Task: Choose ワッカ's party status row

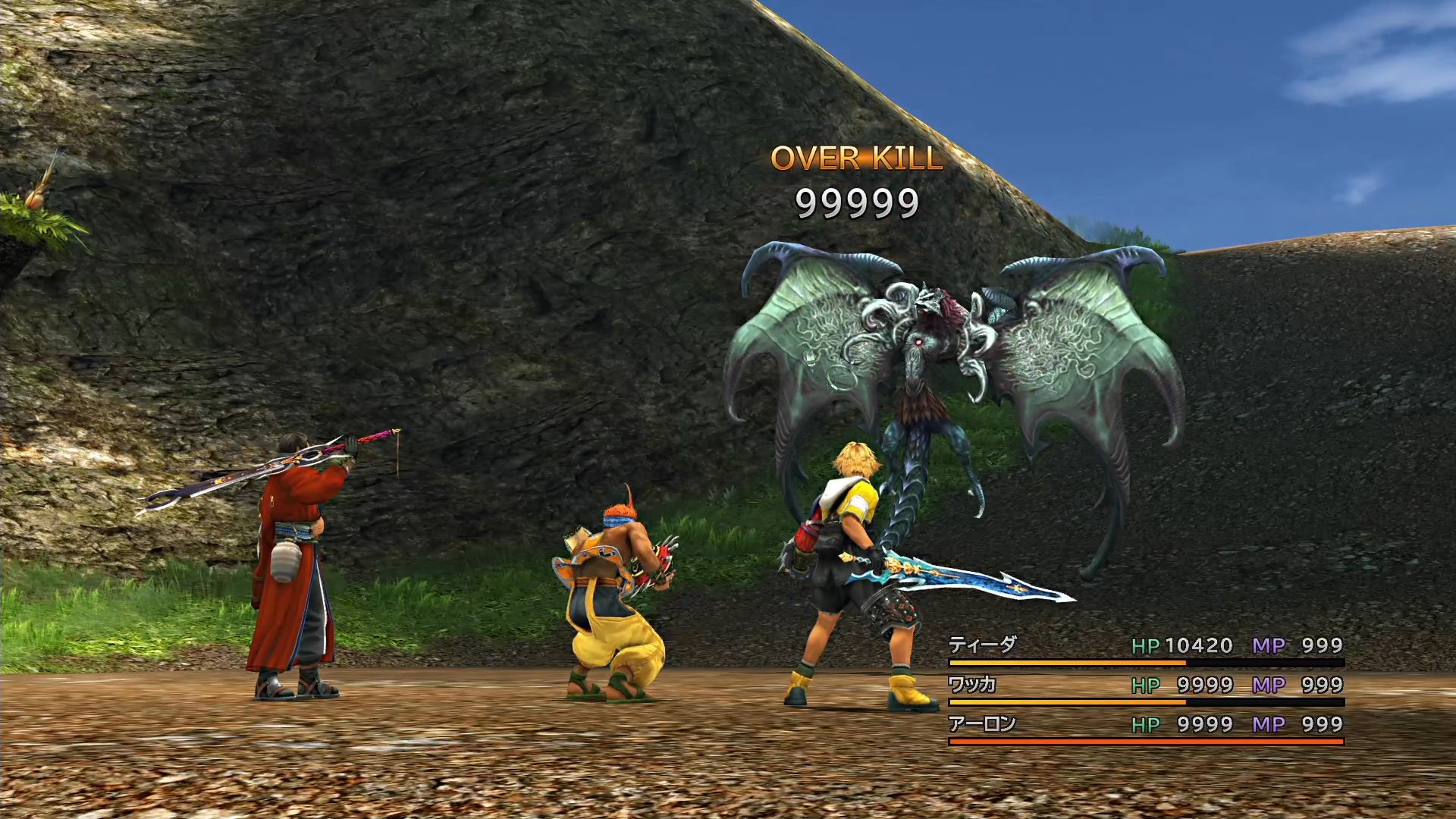Action: click(972, 685)
